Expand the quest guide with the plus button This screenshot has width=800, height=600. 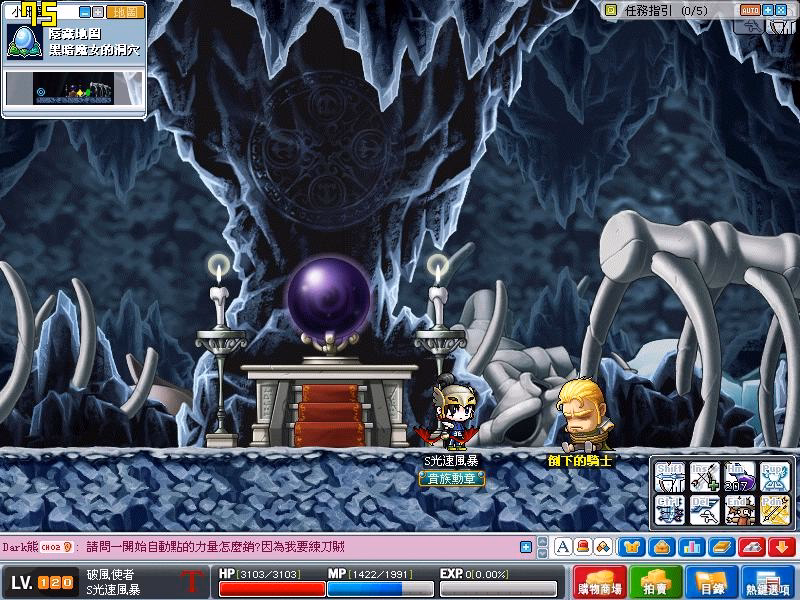(768, 10)
